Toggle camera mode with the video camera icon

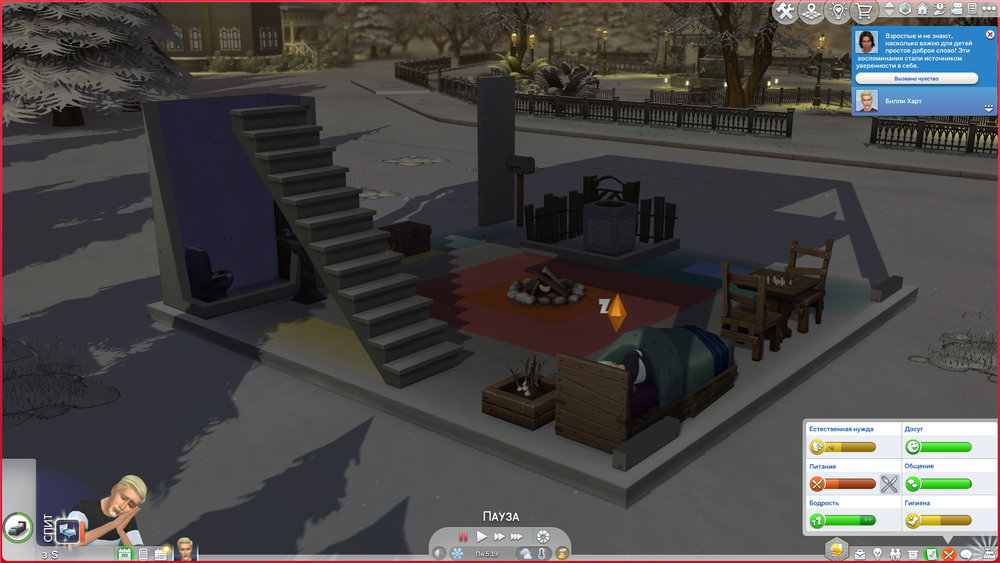pos(956,11)
